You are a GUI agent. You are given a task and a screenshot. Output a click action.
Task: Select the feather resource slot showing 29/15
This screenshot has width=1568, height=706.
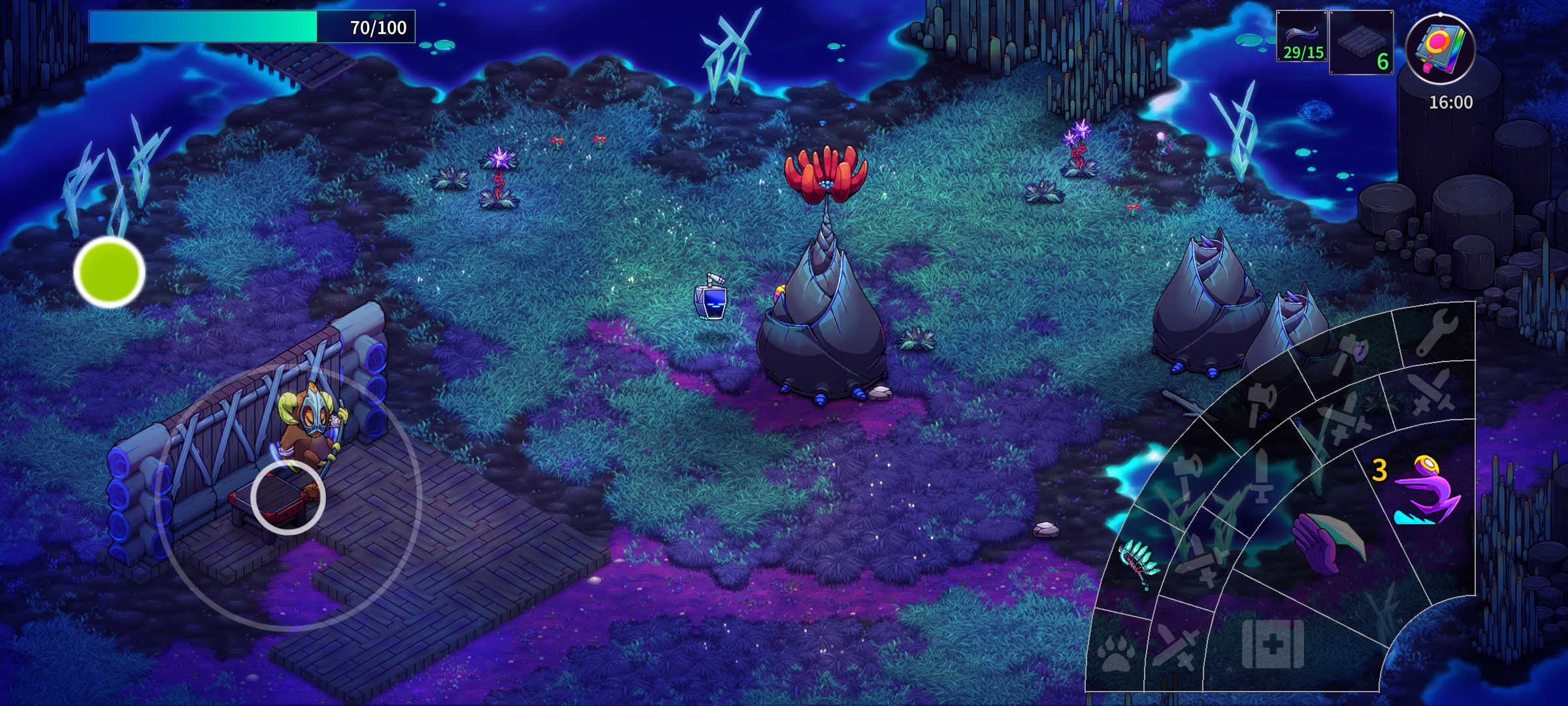(x=1302, y=37)
